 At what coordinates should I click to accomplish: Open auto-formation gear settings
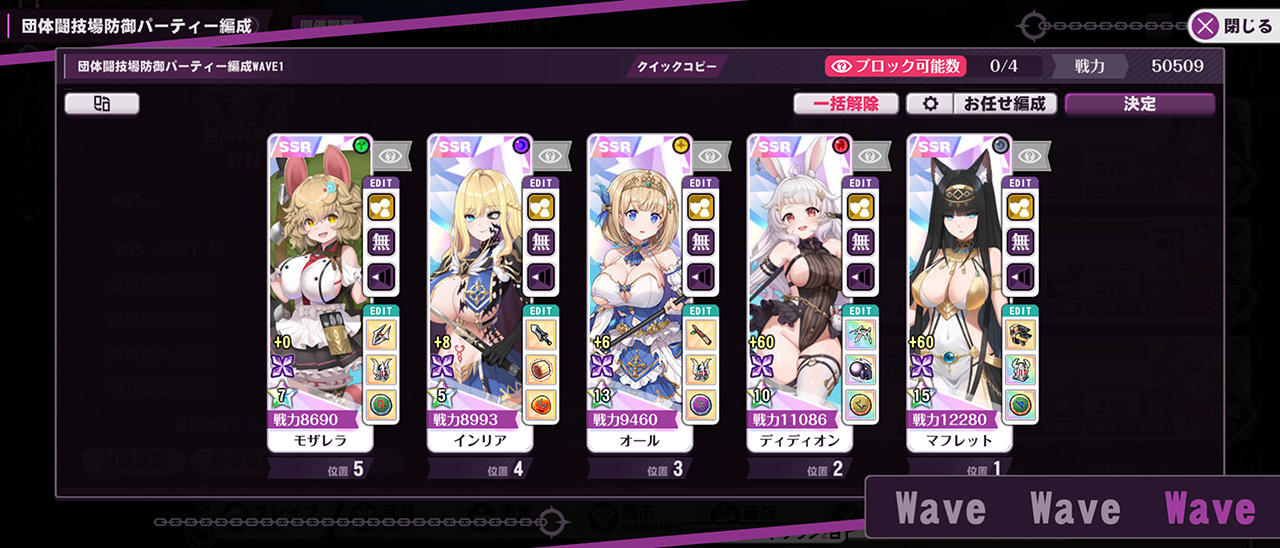pyautogui.click(x=929, y=104)
